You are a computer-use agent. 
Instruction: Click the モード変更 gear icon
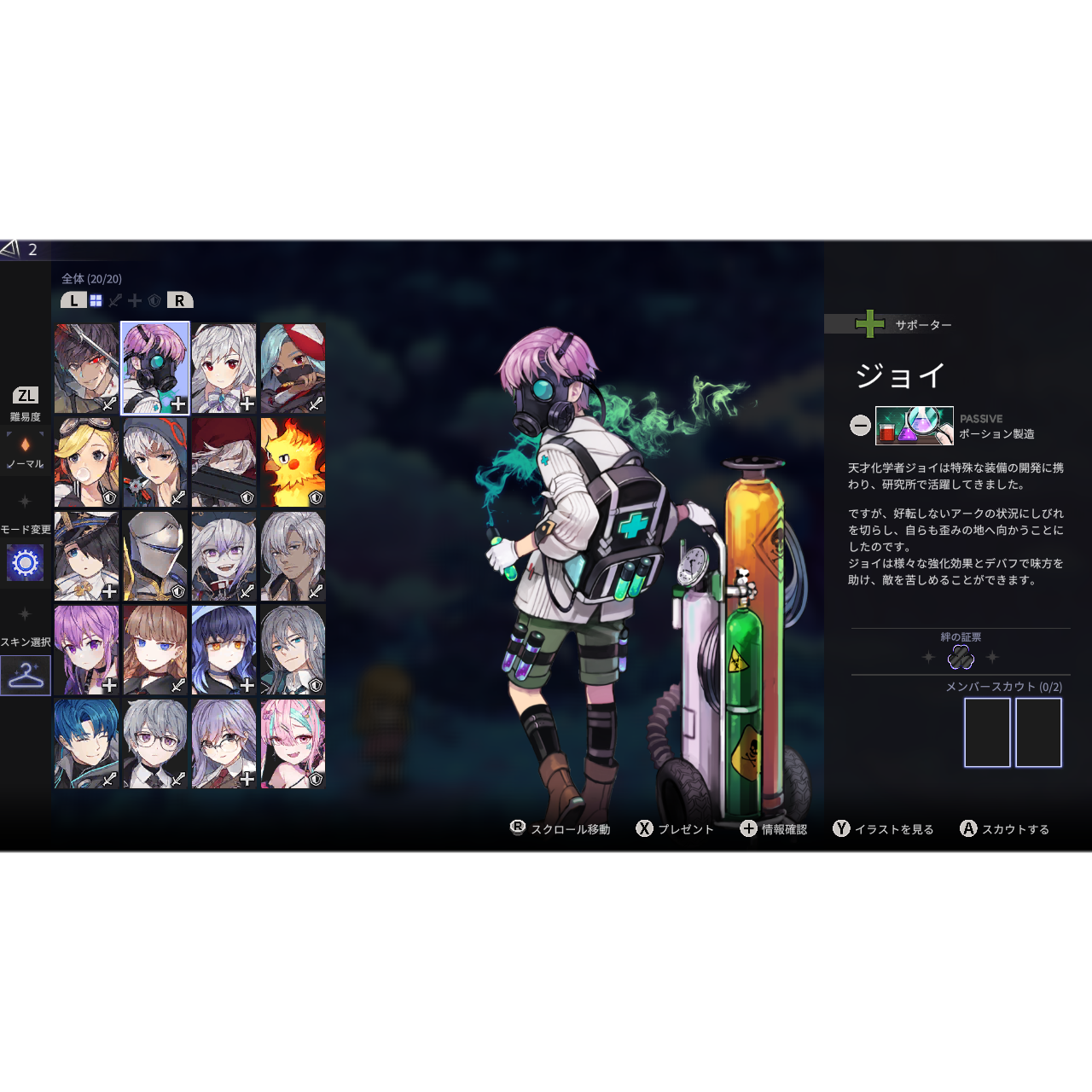click(24, 563)
